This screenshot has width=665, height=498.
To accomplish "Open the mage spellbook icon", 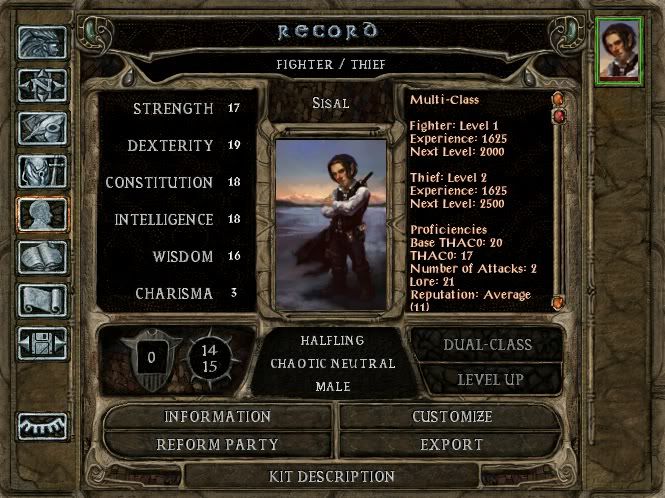I will [42, 257].
